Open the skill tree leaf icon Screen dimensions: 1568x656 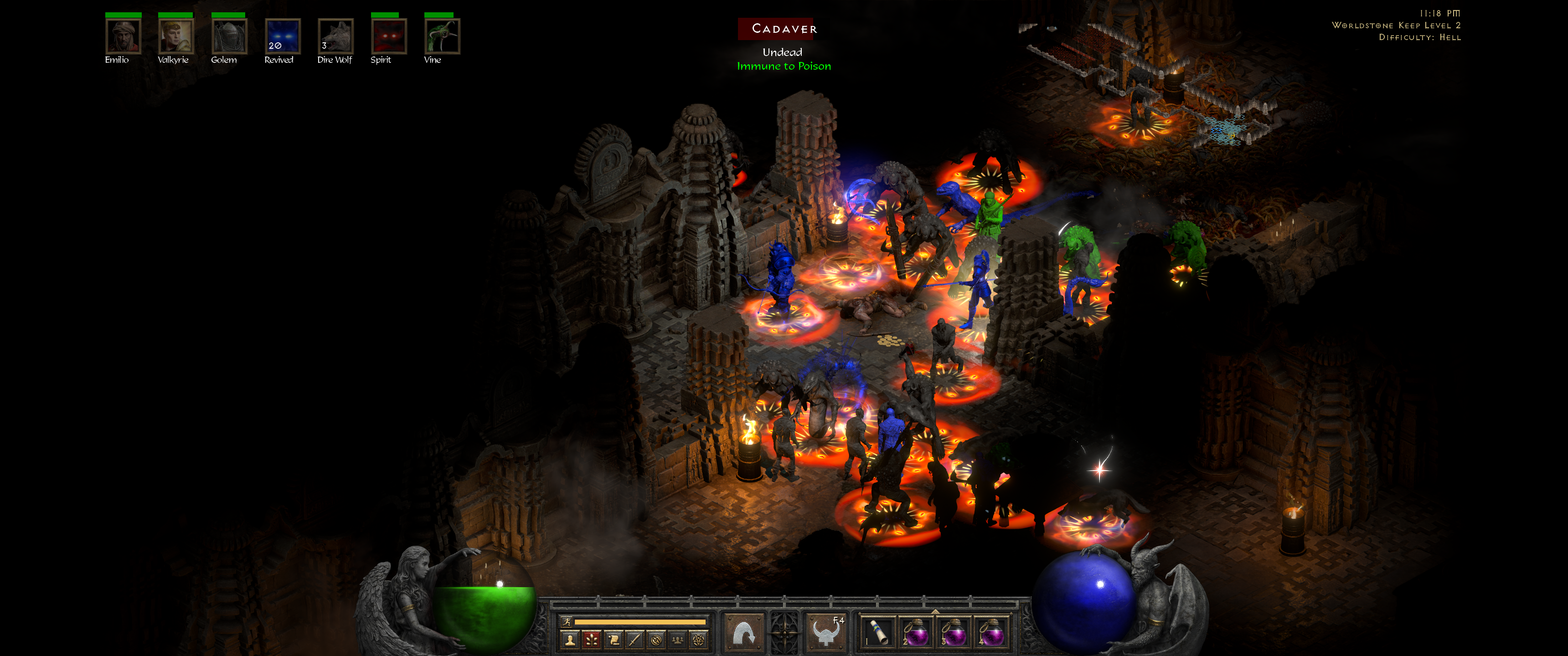tap(591, 641)
